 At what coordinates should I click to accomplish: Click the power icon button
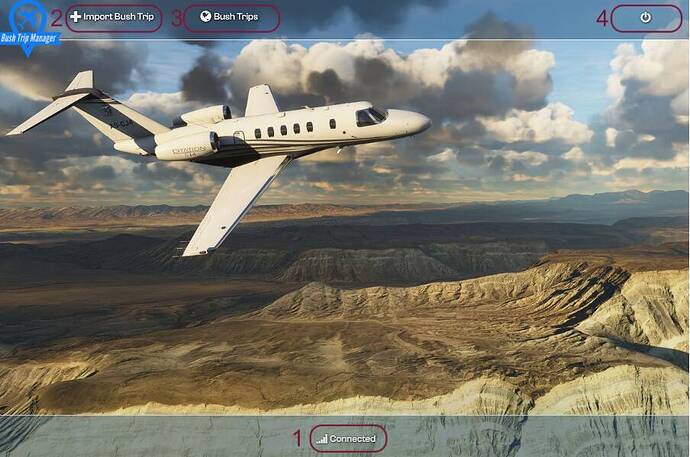(645, 17)
